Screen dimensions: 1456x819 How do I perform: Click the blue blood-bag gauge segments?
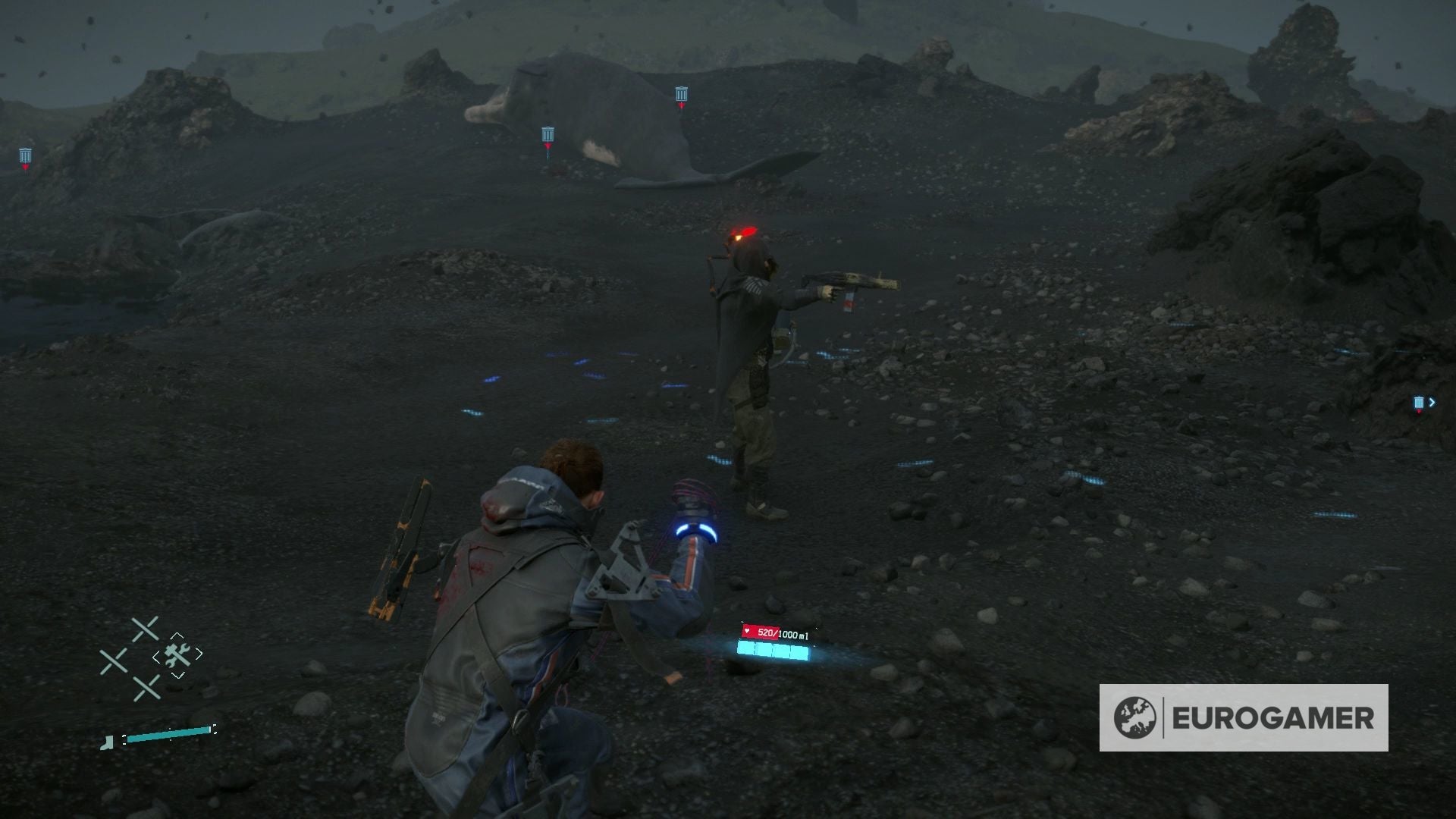coord(772,649)
